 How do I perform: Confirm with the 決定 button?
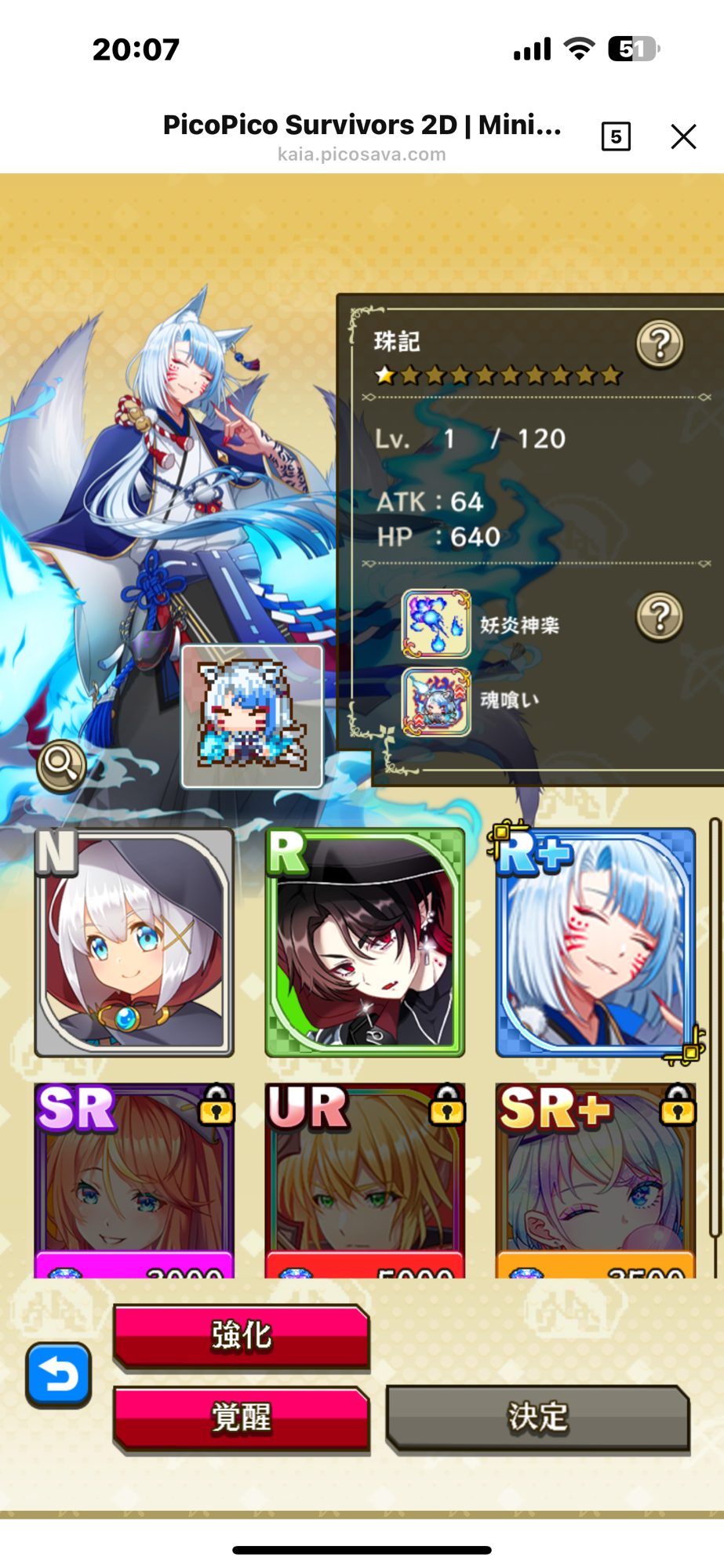(x=537, y=1417)
